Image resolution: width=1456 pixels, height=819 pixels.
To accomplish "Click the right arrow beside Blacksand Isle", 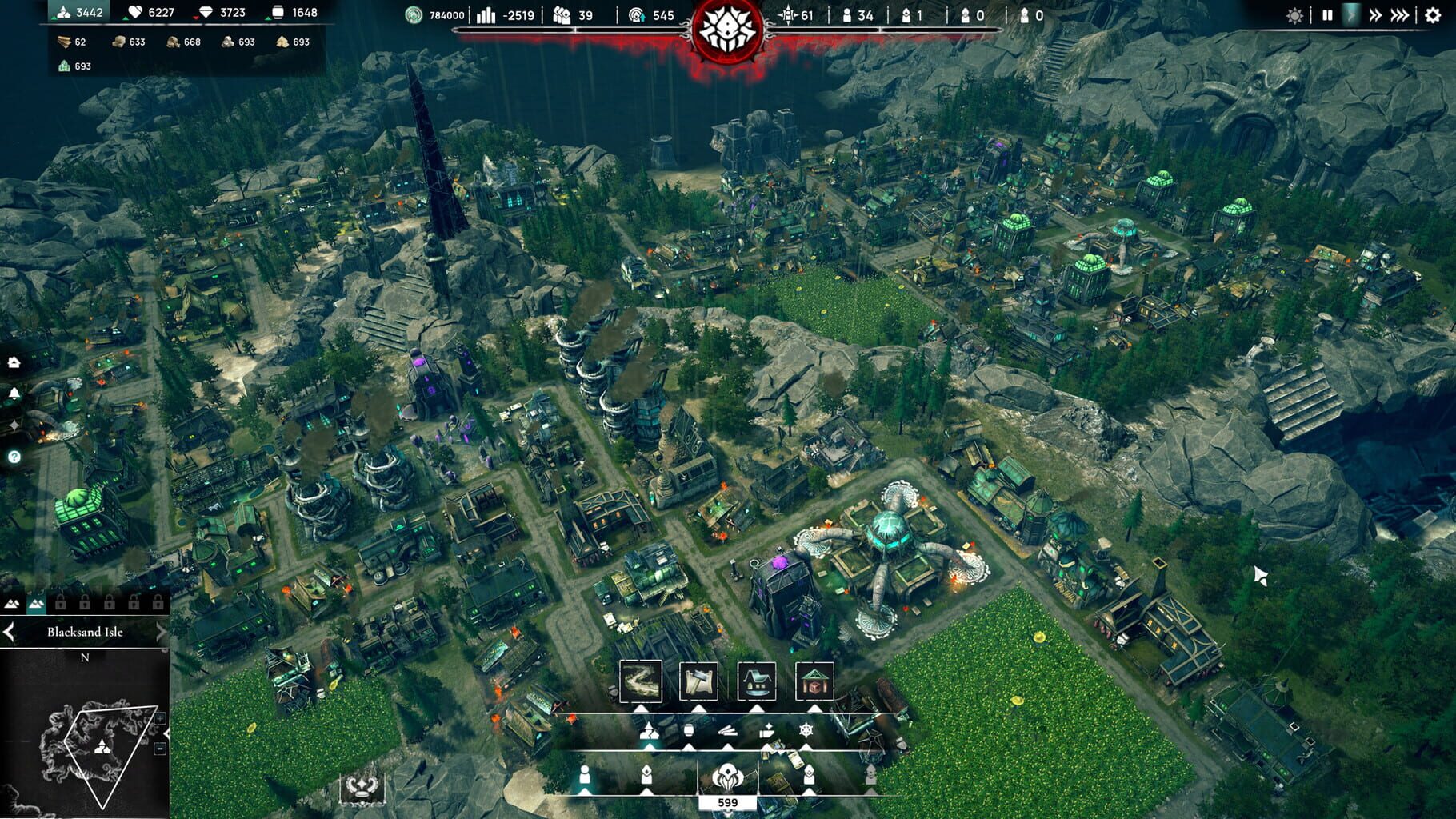I will point(162,633).
